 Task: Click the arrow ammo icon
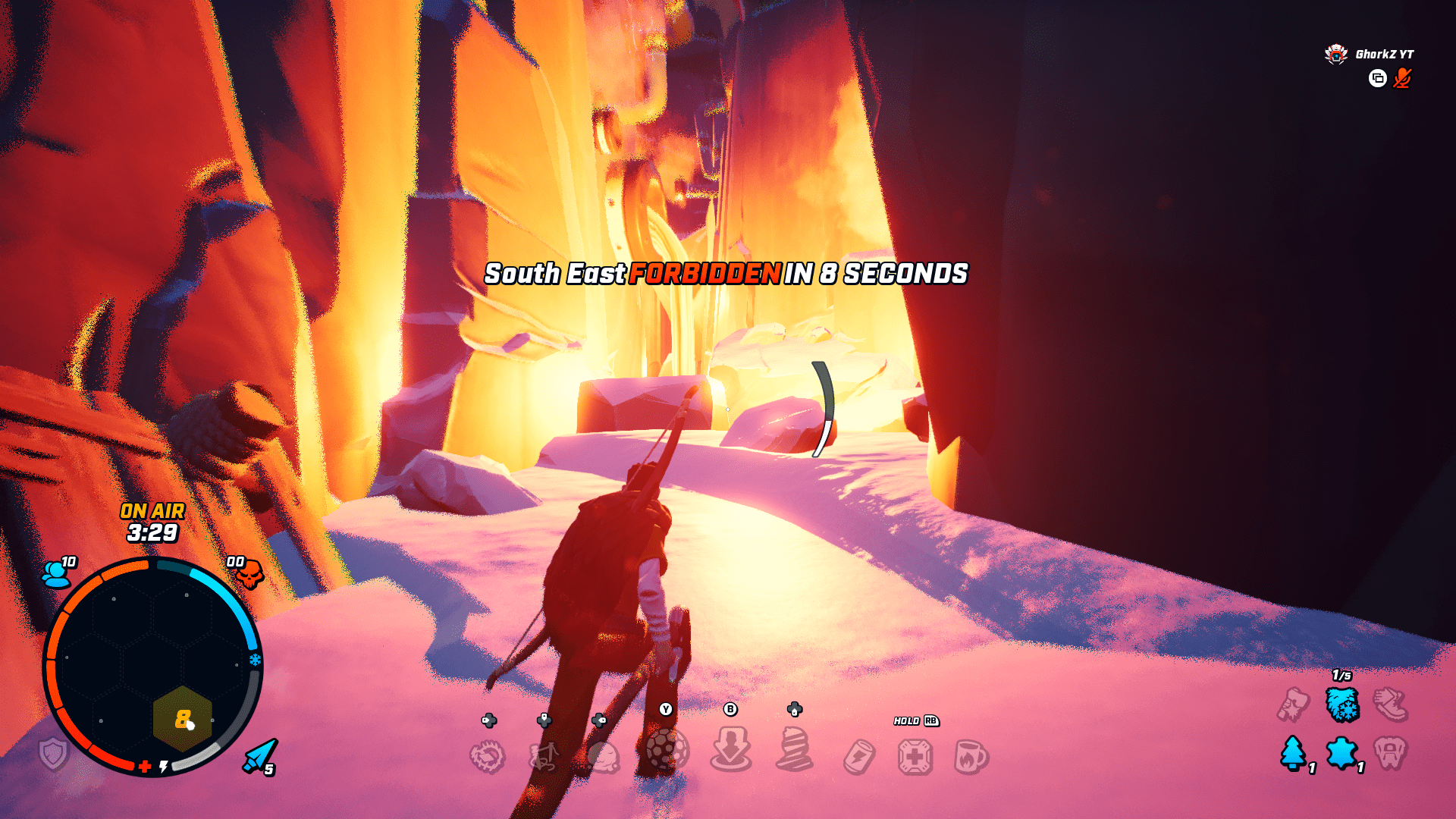tap(259, 755)
